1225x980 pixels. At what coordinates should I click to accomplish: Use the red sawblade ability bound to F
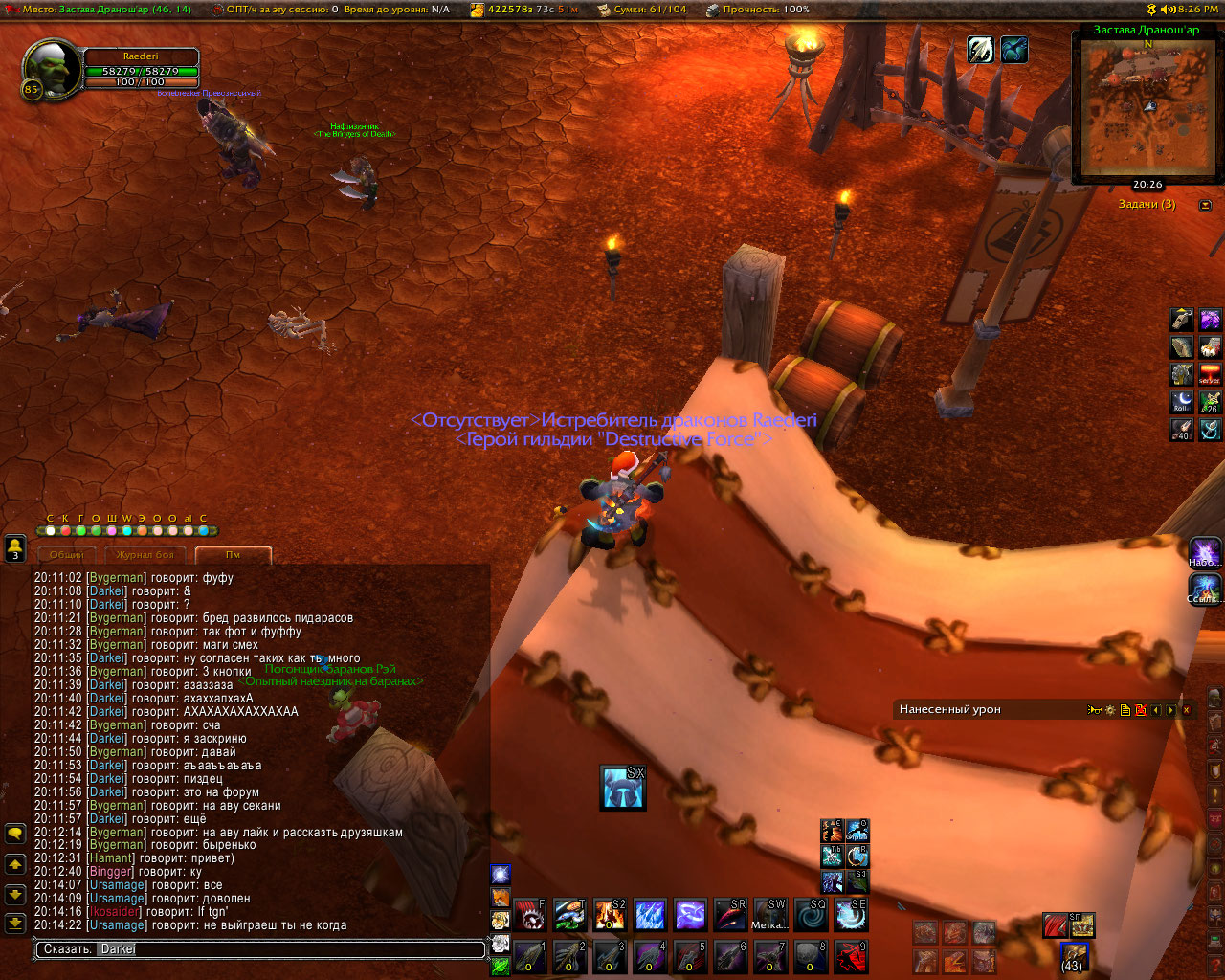529,915
